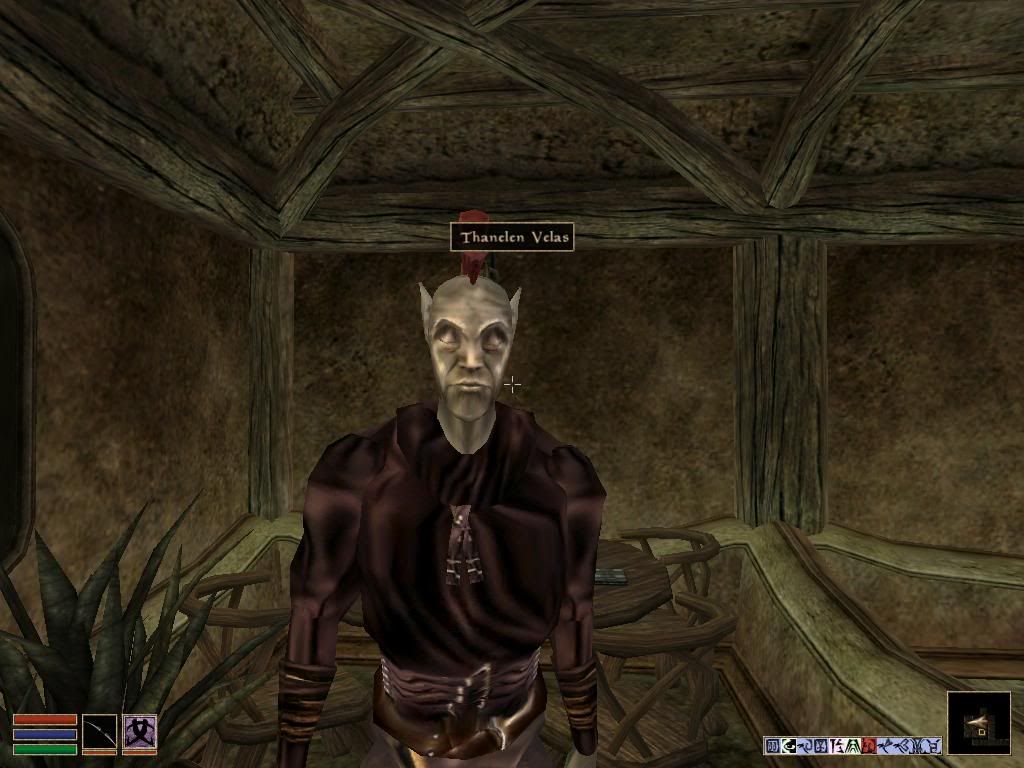Select the red active effect icon
1024x768 pixels.
pos(869,745)
